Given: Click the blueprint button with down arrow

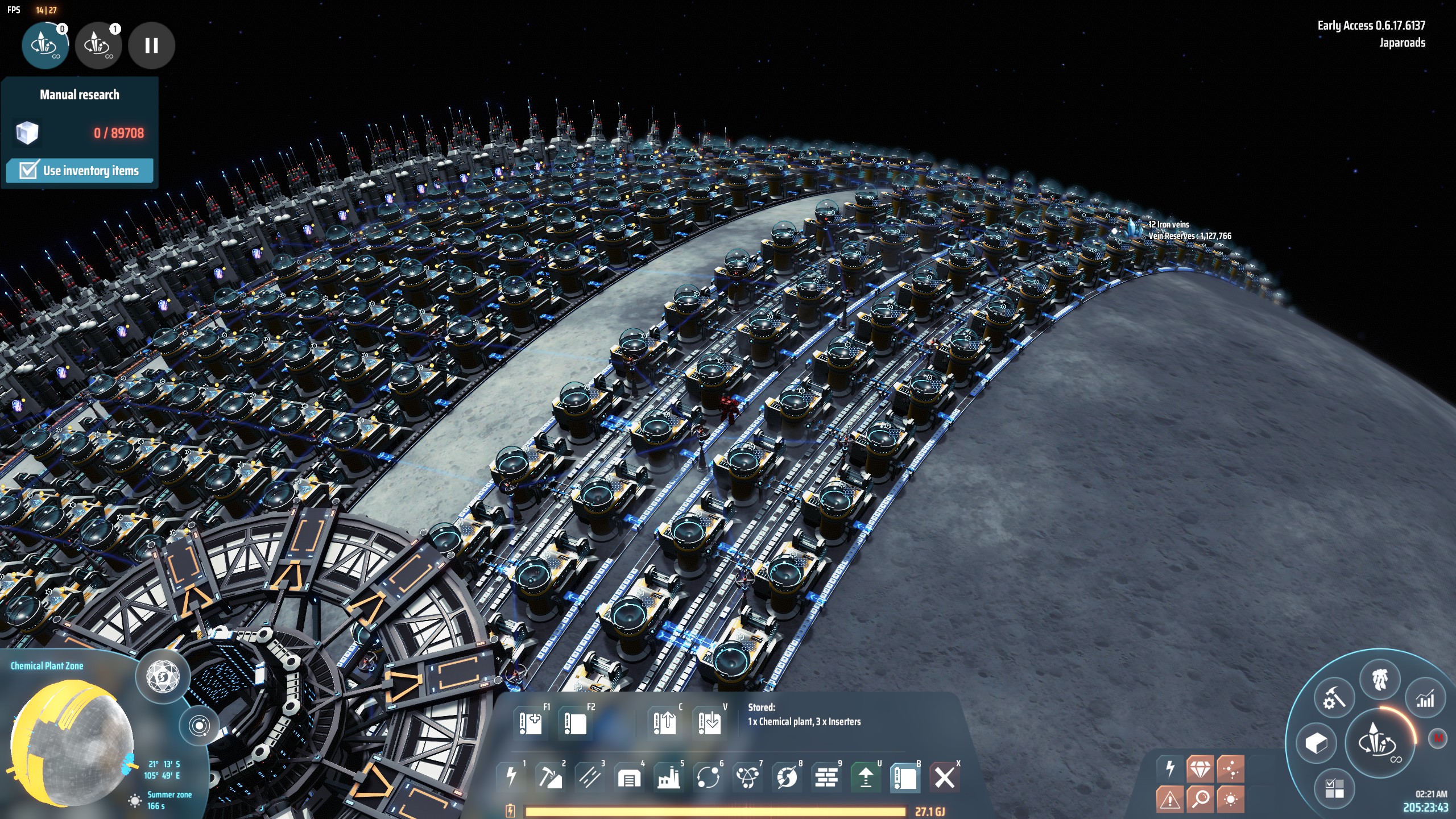Looking at the screenshot, I should click(x=709, y=723).
